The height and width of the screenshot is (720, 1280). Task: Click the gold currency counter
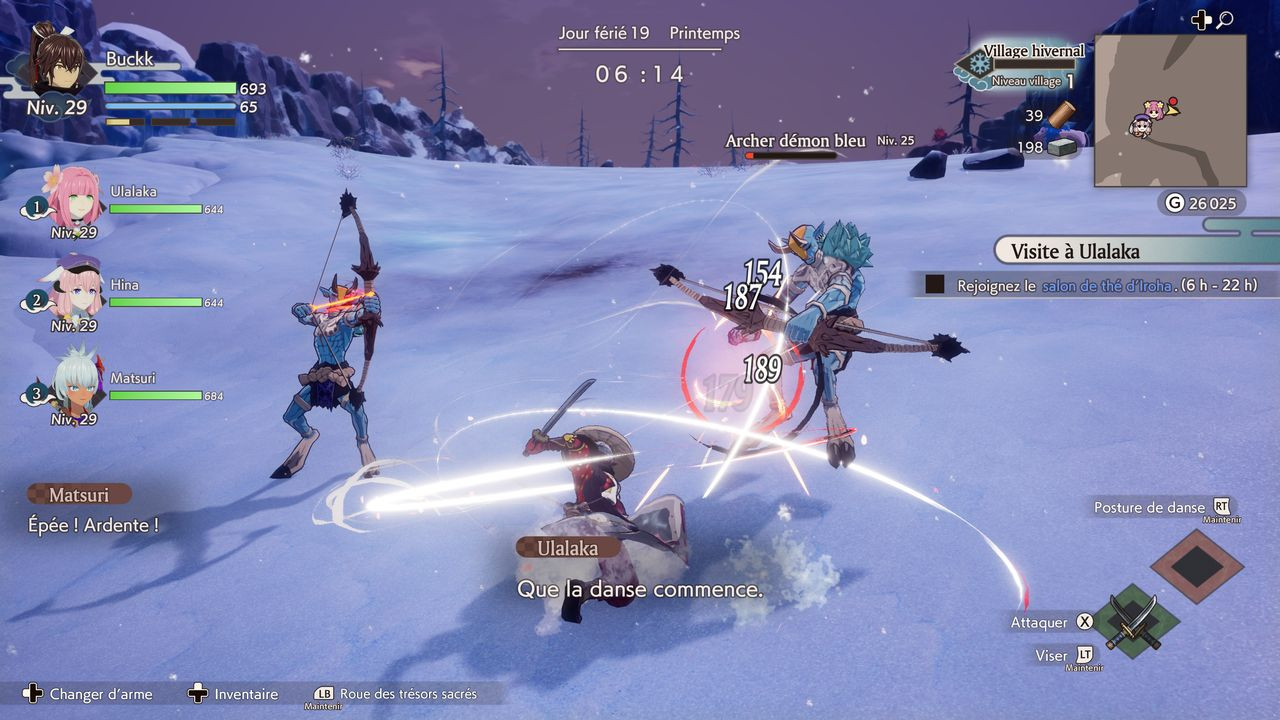coord(1202,203)
